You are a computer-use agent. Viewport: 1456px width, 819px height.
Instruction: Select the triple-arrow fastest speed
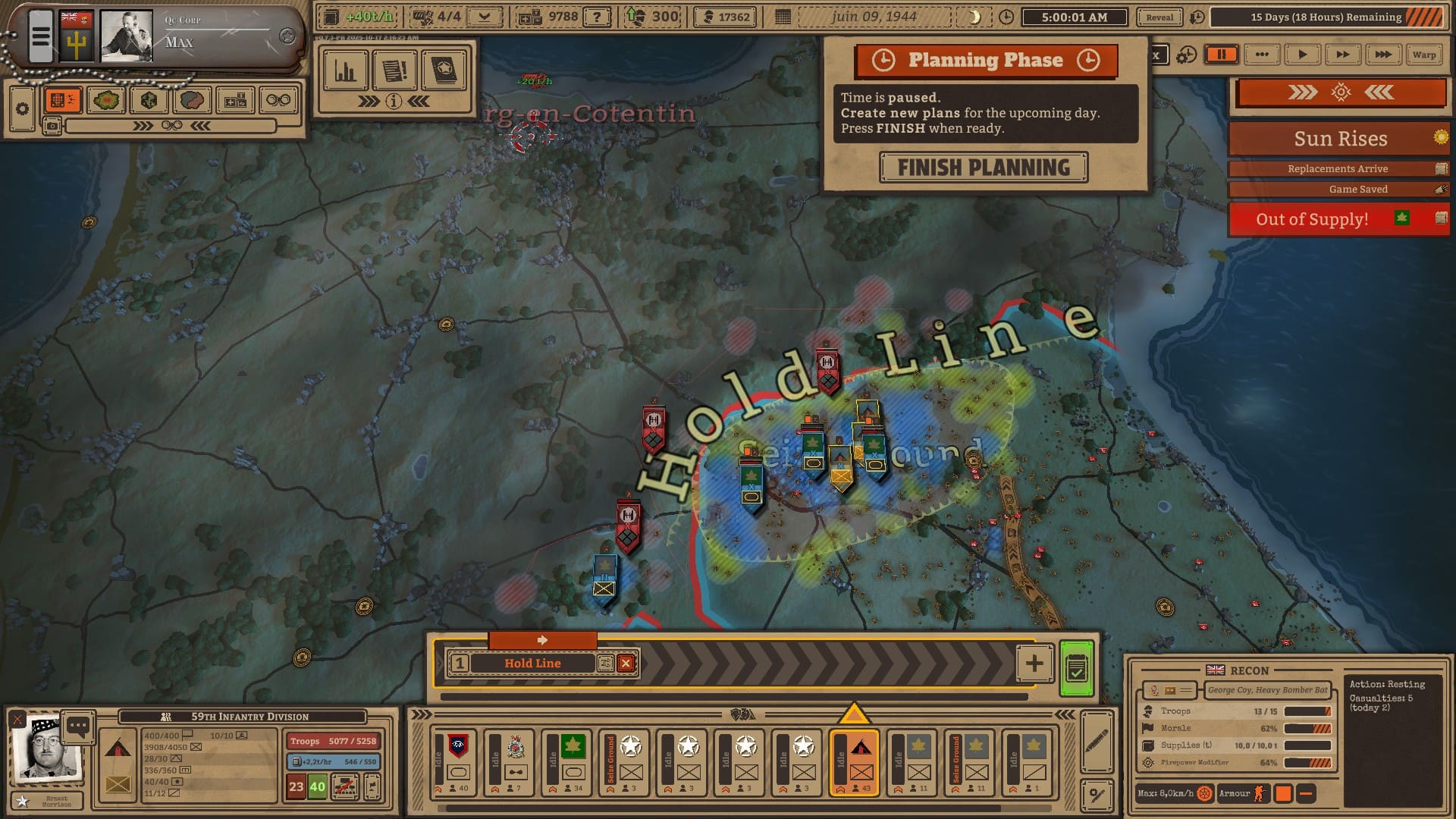[x=1382, y=55]
